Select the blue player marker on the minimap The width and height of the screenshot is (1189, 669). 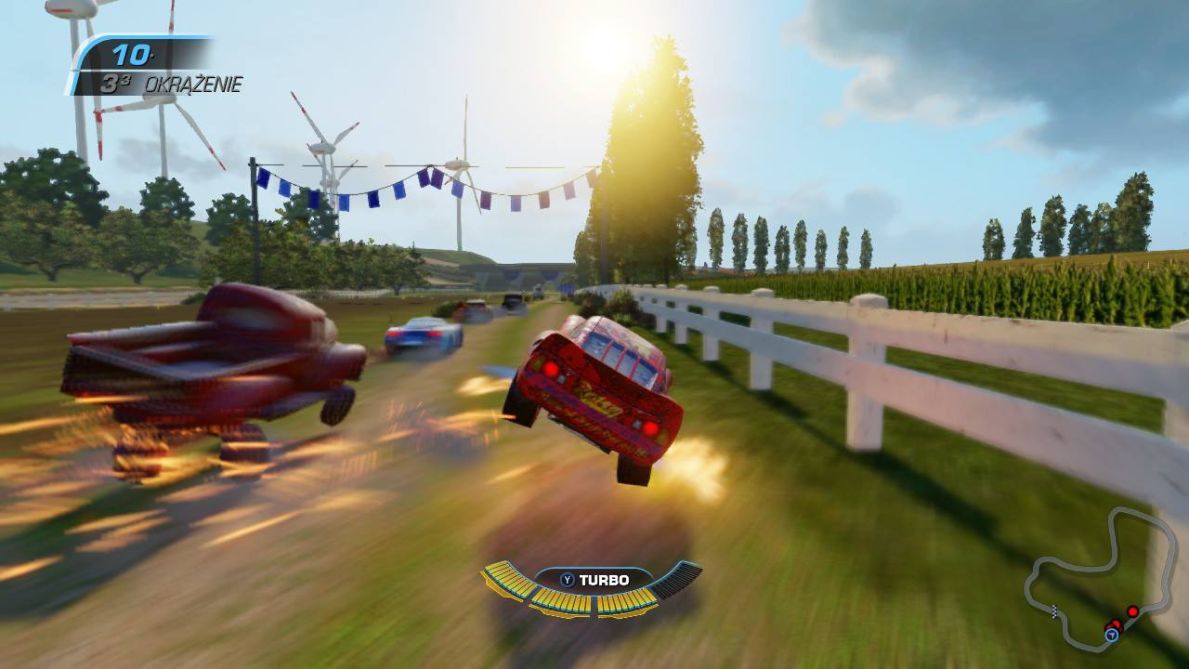1111,634
